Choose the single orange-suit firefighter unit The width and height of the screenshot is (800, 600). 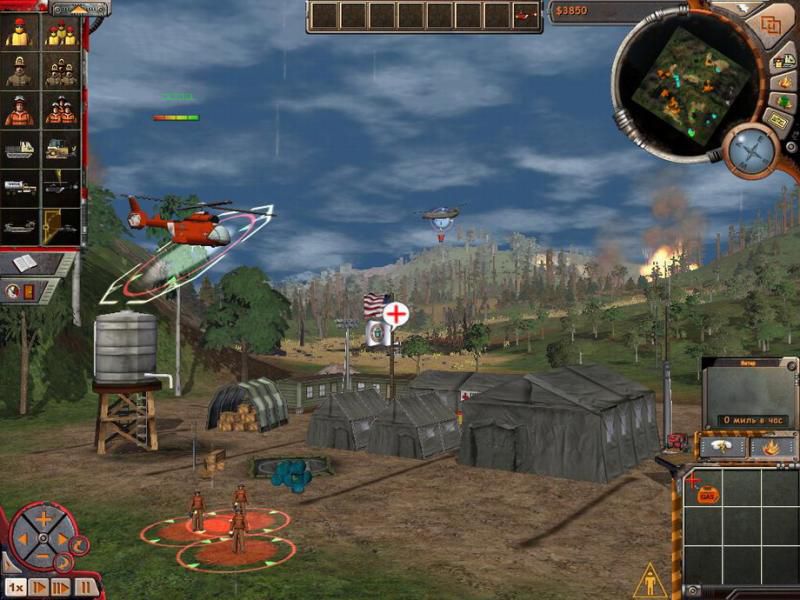[19, 110]
